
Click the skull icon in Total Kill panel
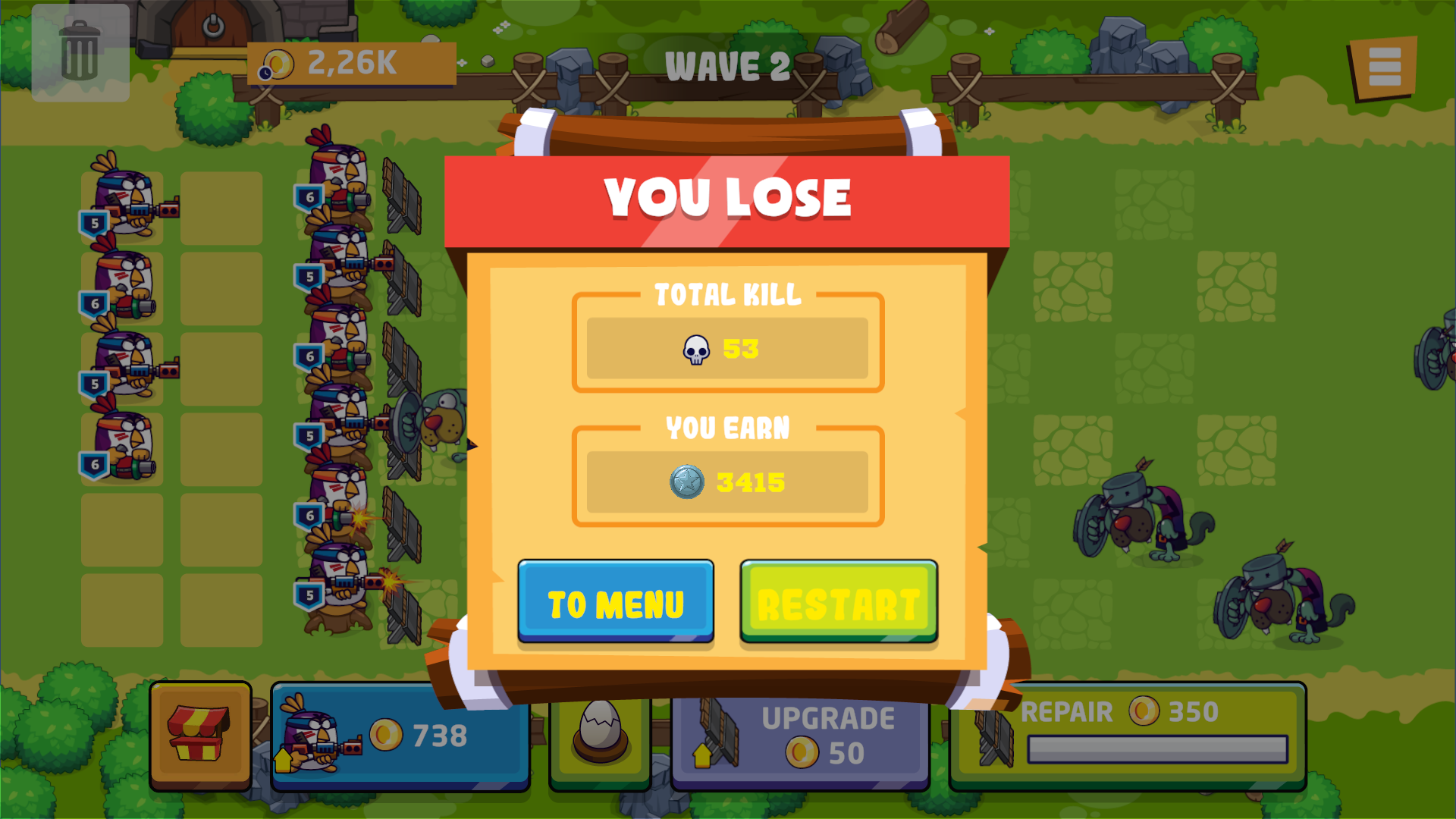coord(697,349)
